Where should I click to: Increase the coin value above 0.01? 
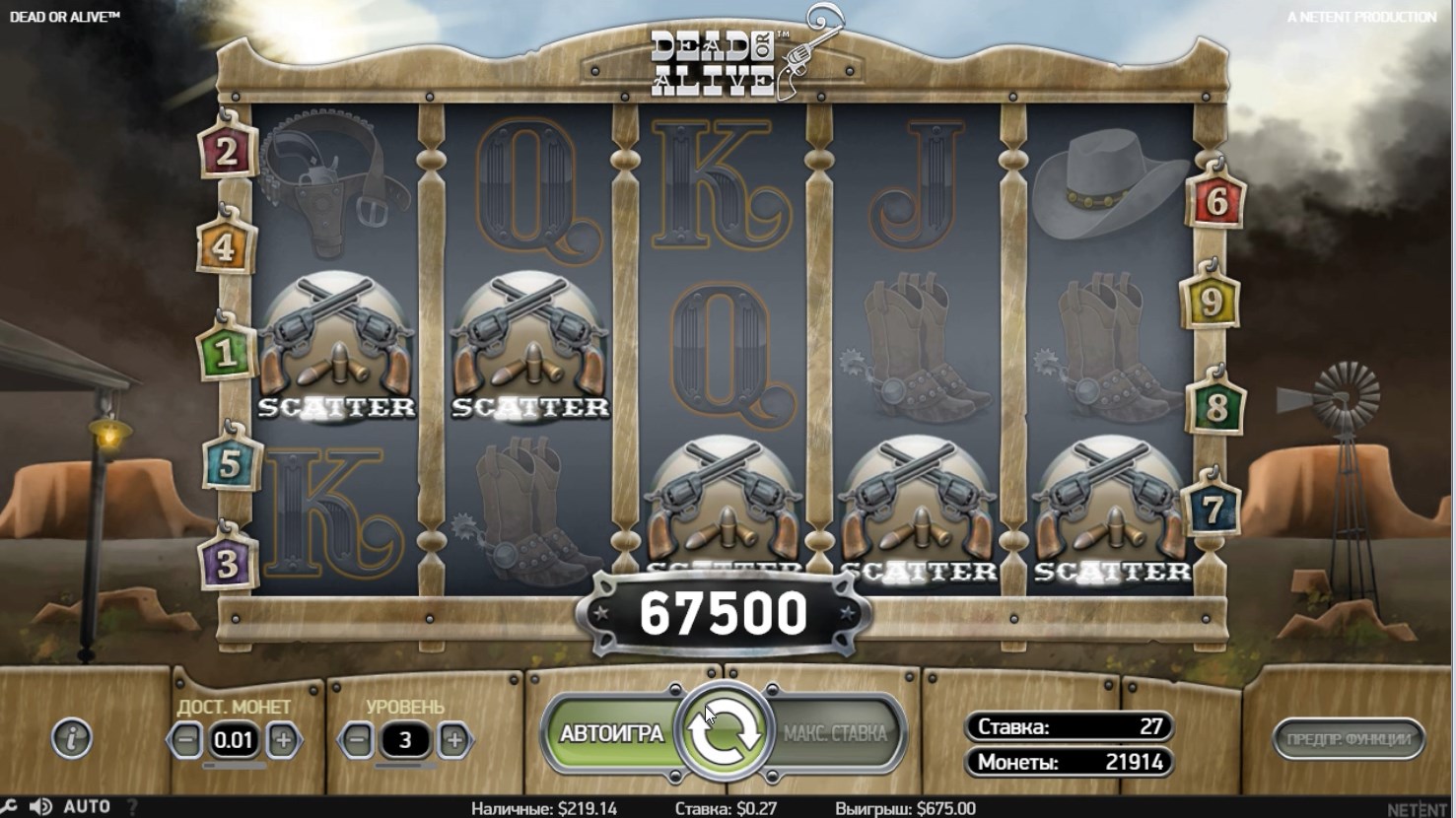[282, 739]
